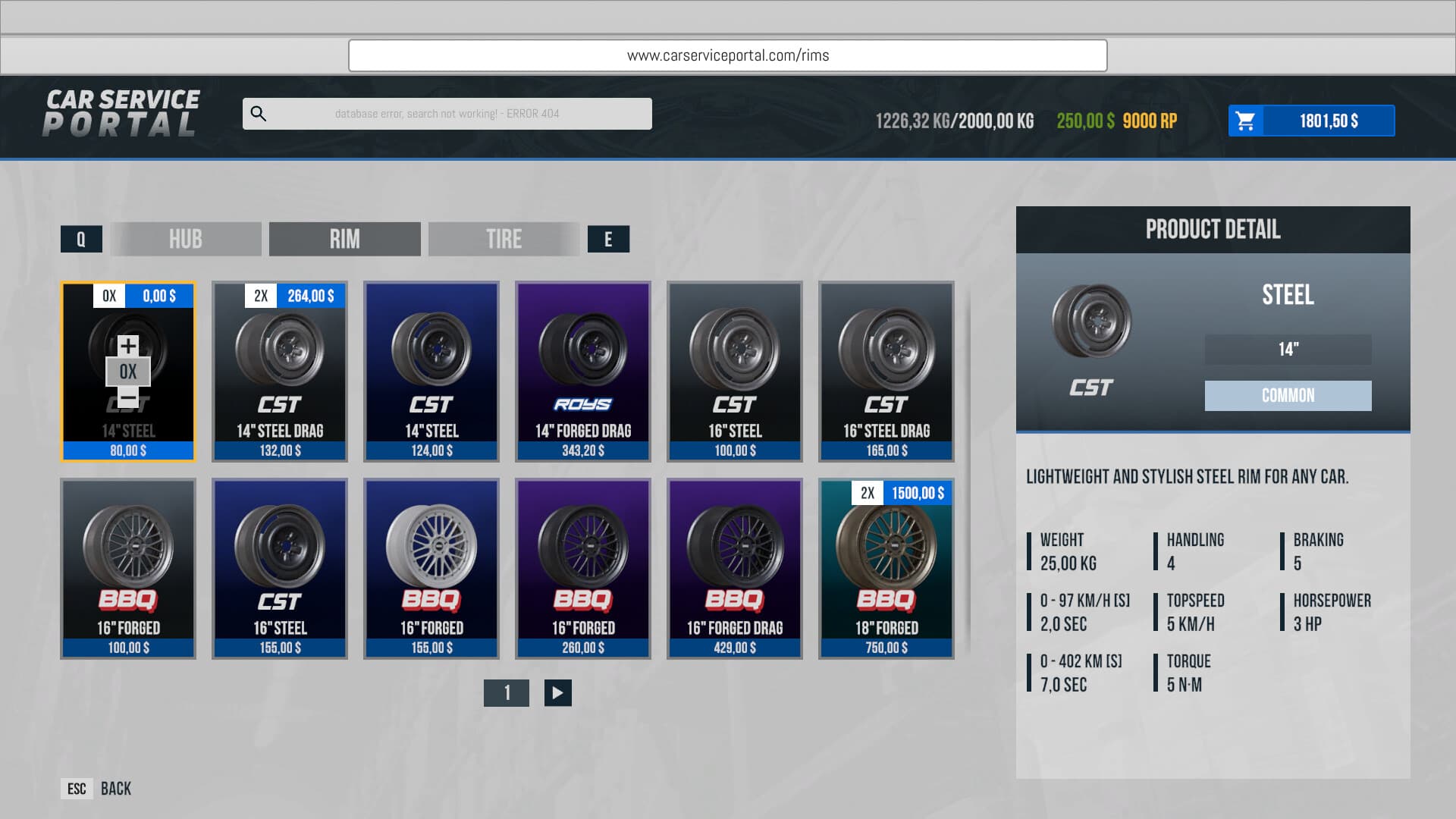Select page number 1

(507, 692)
